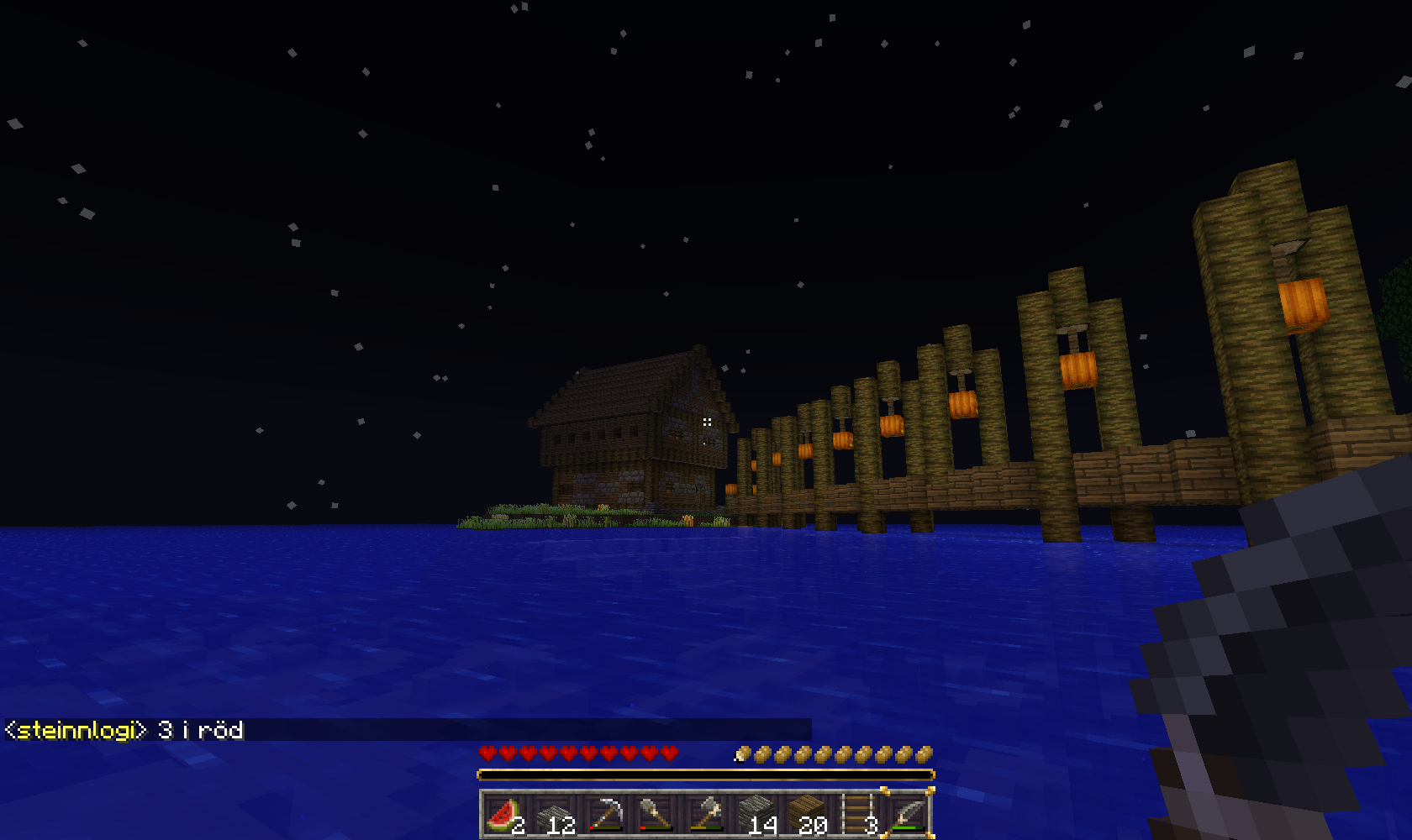The image size is (1412, 840).
Task: Select the stone slab stack of 12
Action: tap(555, 815)
